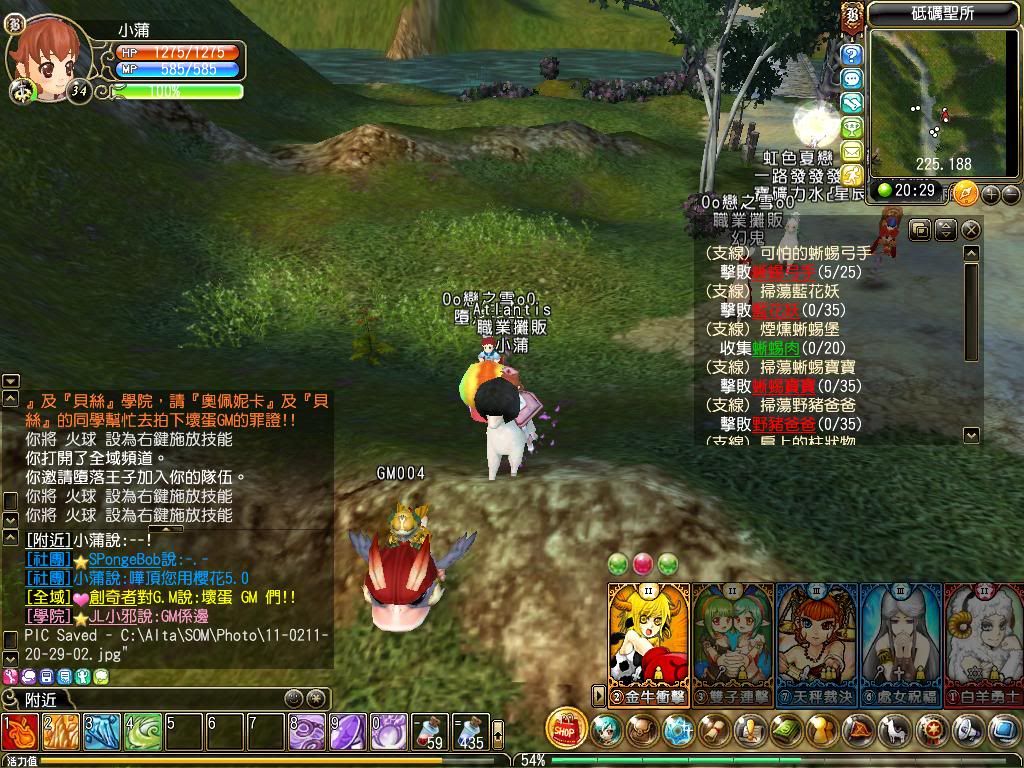The height and width of the screenshot is (768, 1024).
Task: Drink the red health potion
Action: point(429,733)
